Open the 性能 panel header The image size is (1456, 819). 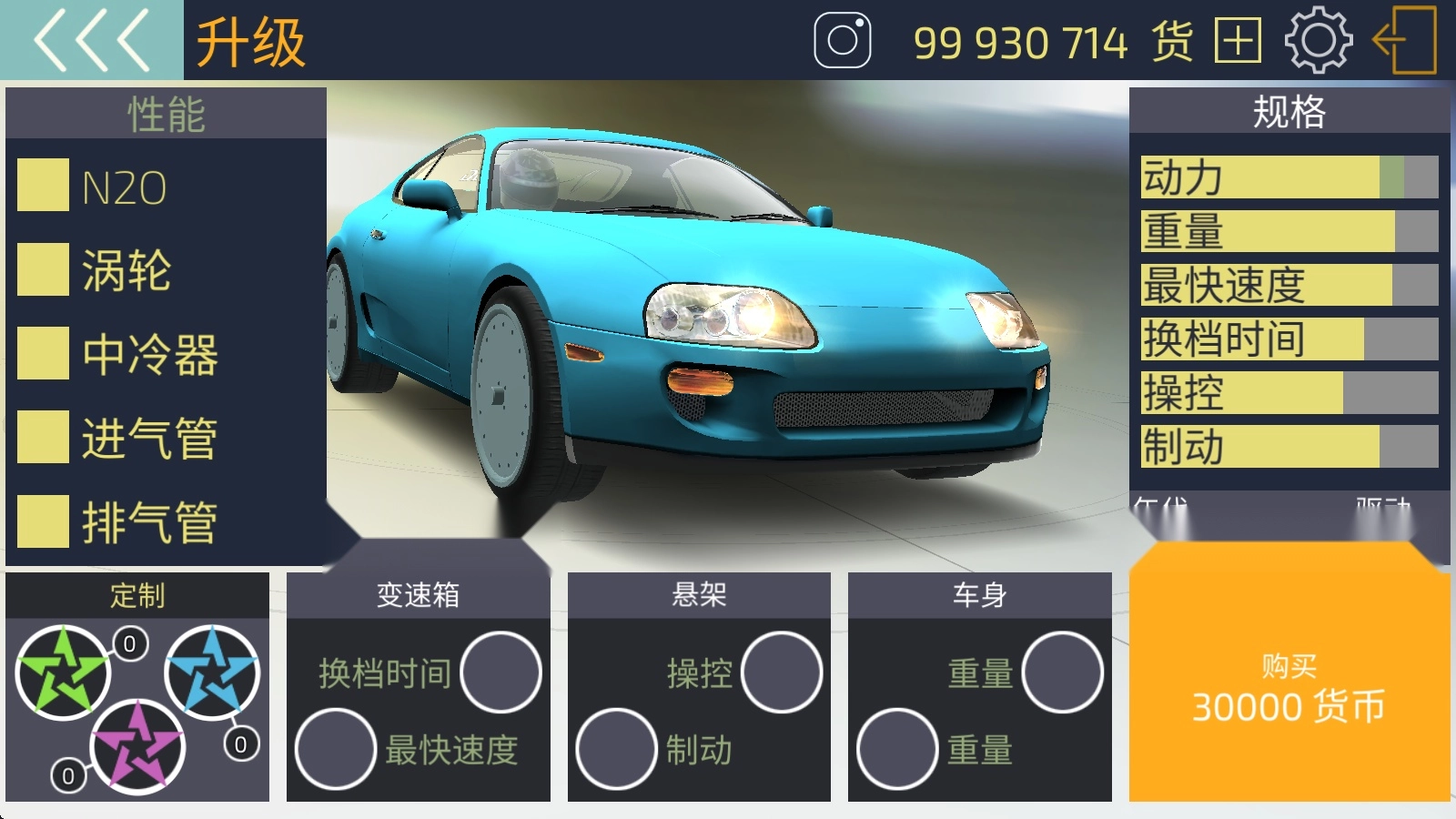pyautogui.click(x=164, y=113)
